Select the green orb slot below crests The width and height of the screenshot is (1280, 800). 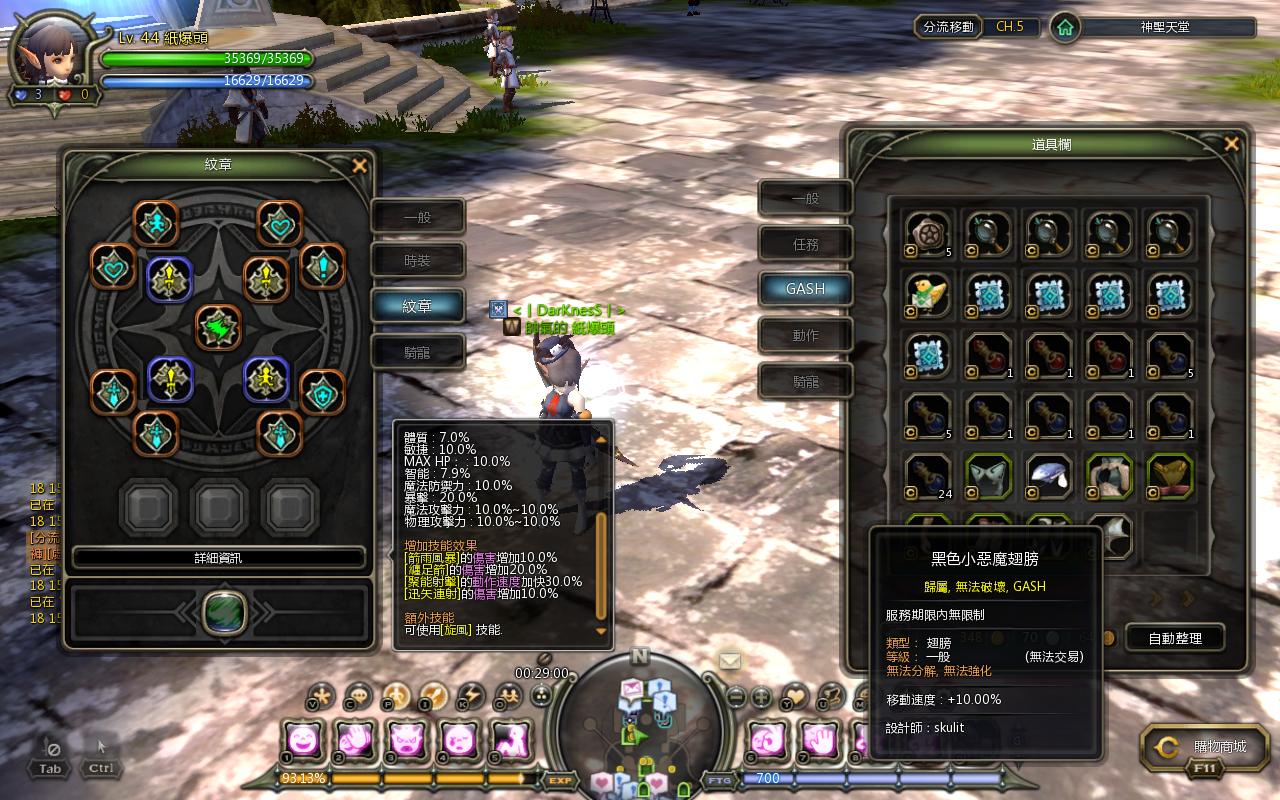point(225,612)
